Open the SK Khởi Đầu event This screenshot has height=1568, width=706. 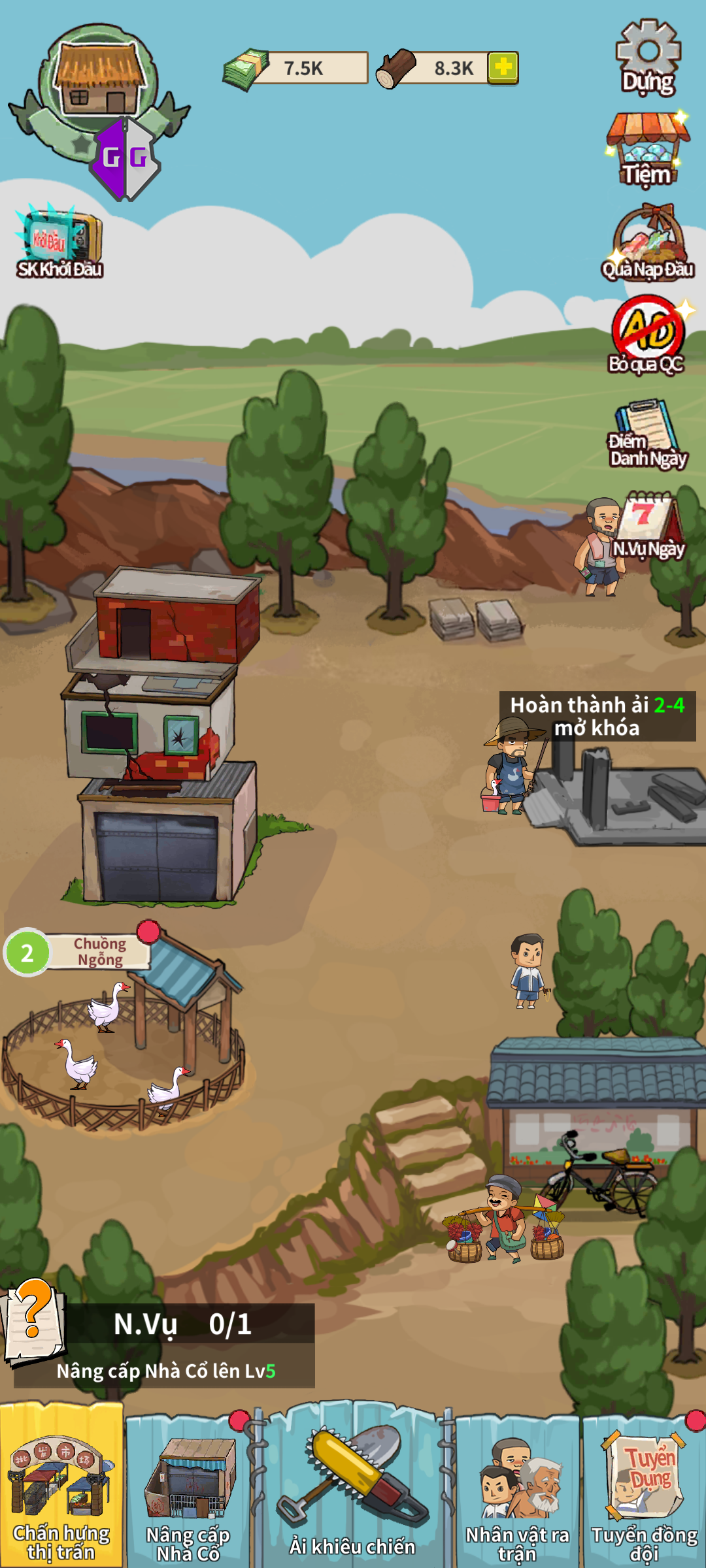click(59, 242)
